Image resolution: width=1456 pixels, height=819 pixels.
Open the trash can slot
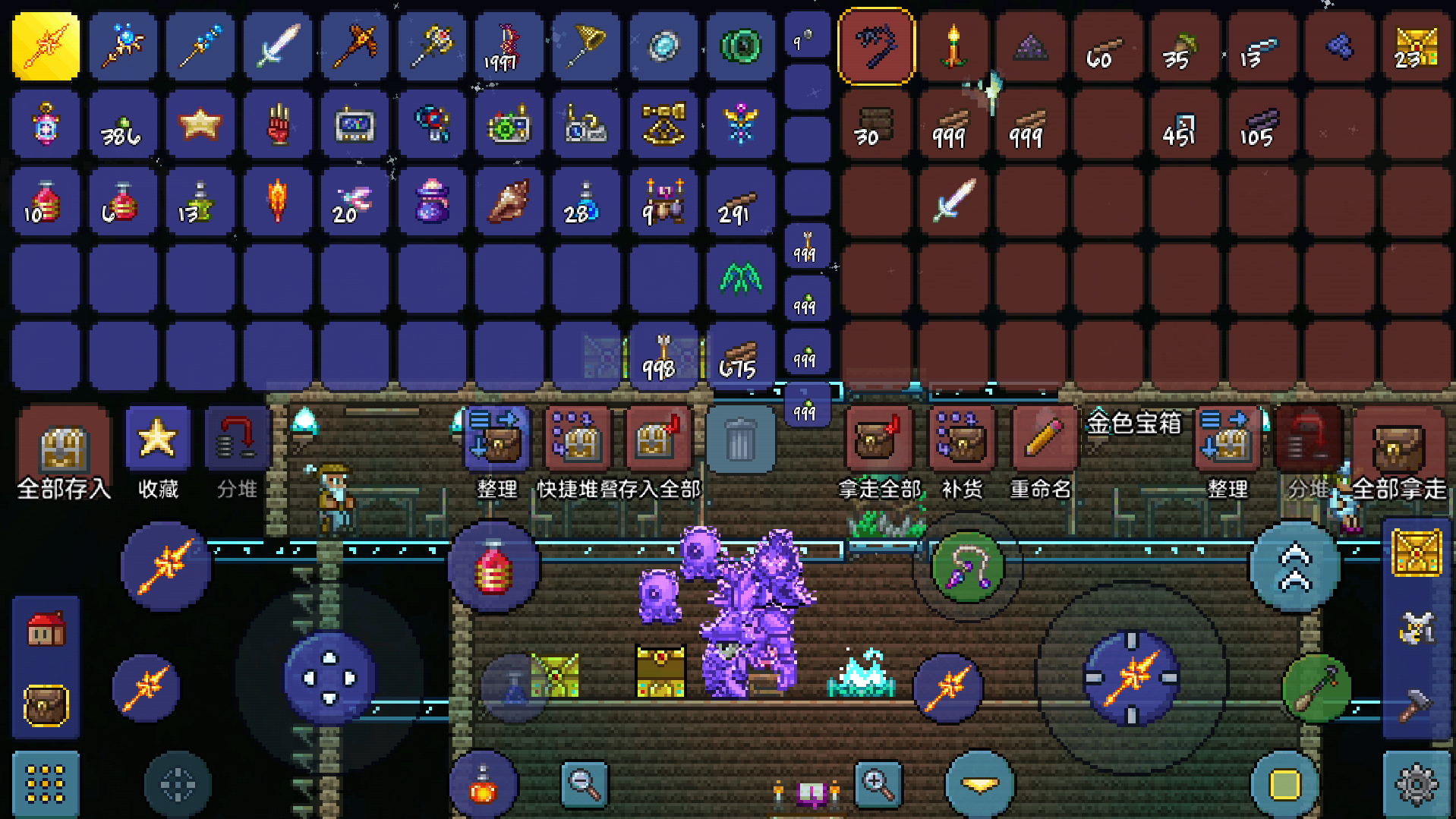739,440
